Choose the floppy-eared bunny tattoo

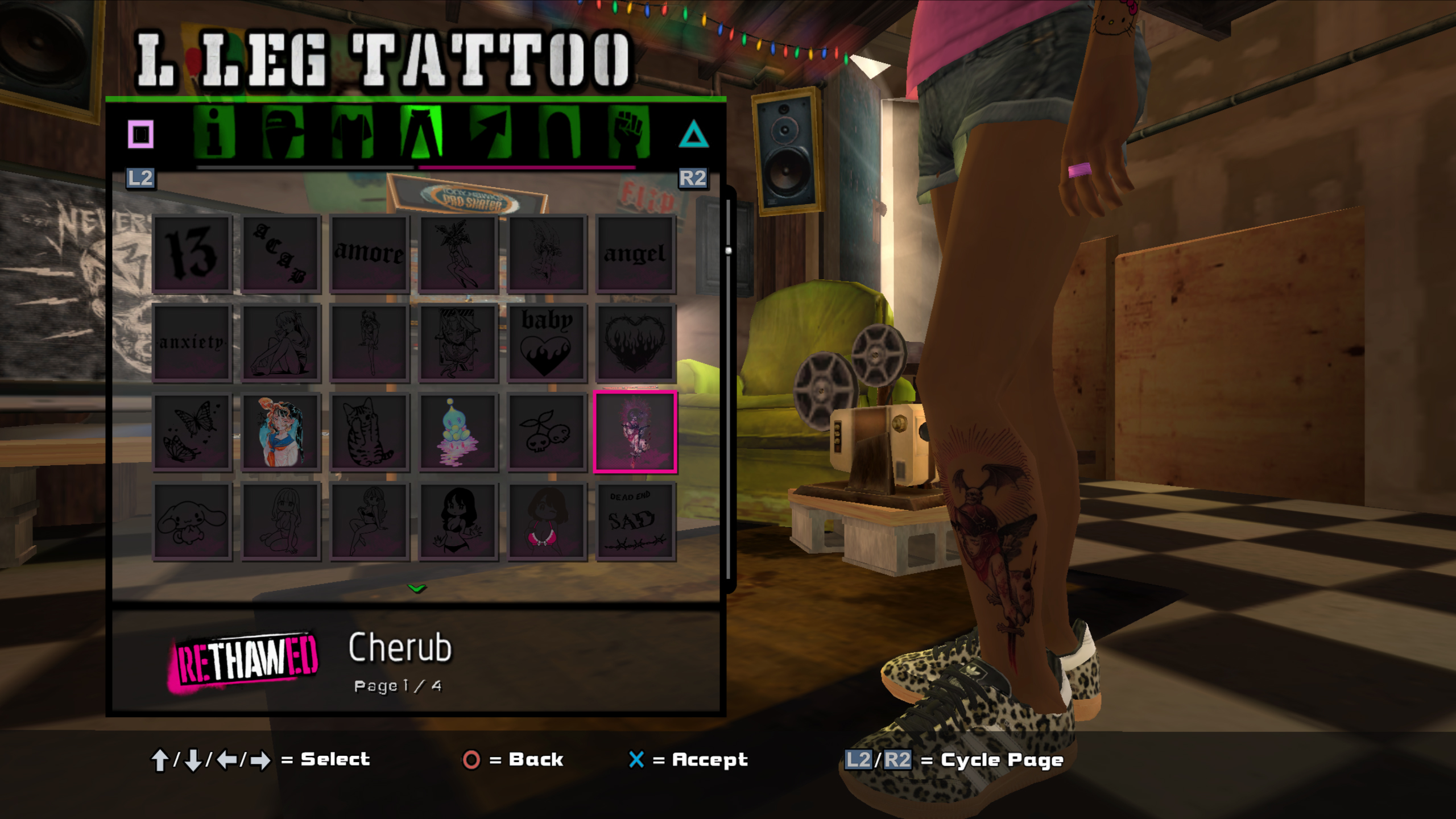pos(192,521)
